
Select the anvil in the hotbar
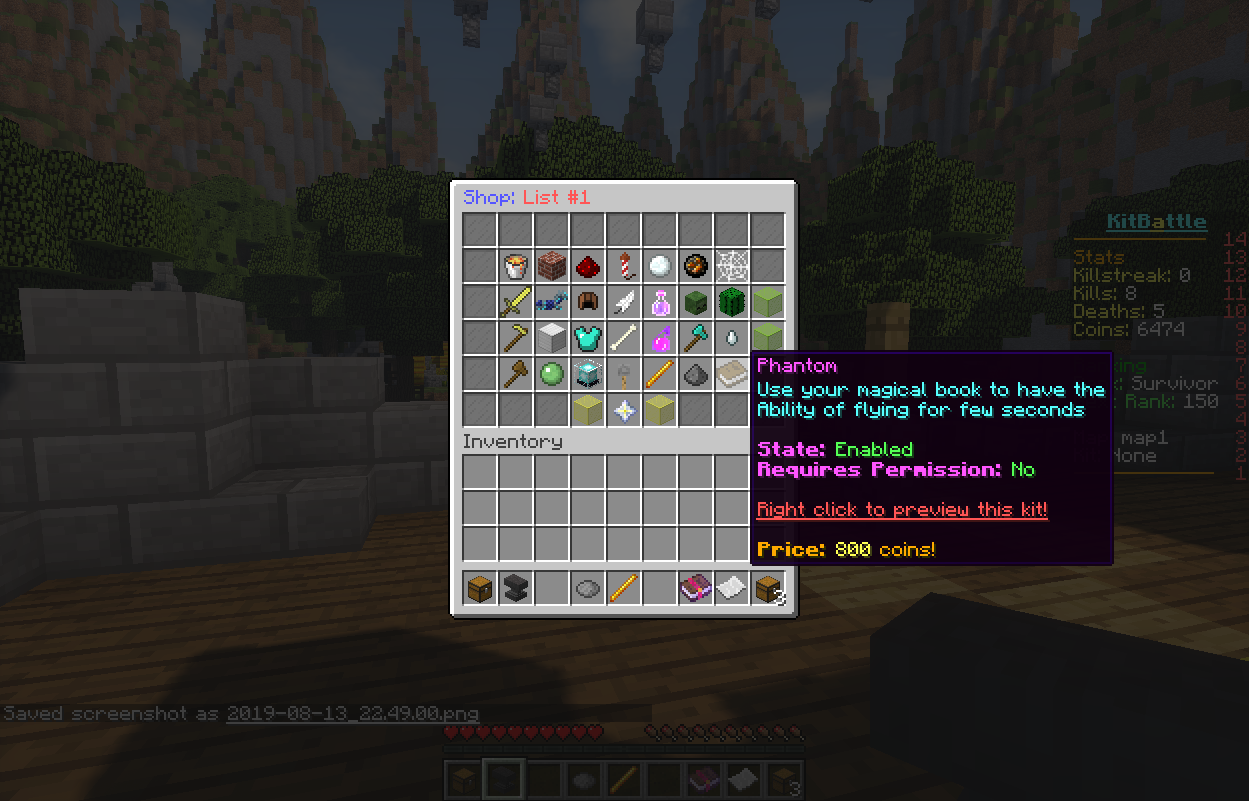pyautogui.click(x=516, y=588)
